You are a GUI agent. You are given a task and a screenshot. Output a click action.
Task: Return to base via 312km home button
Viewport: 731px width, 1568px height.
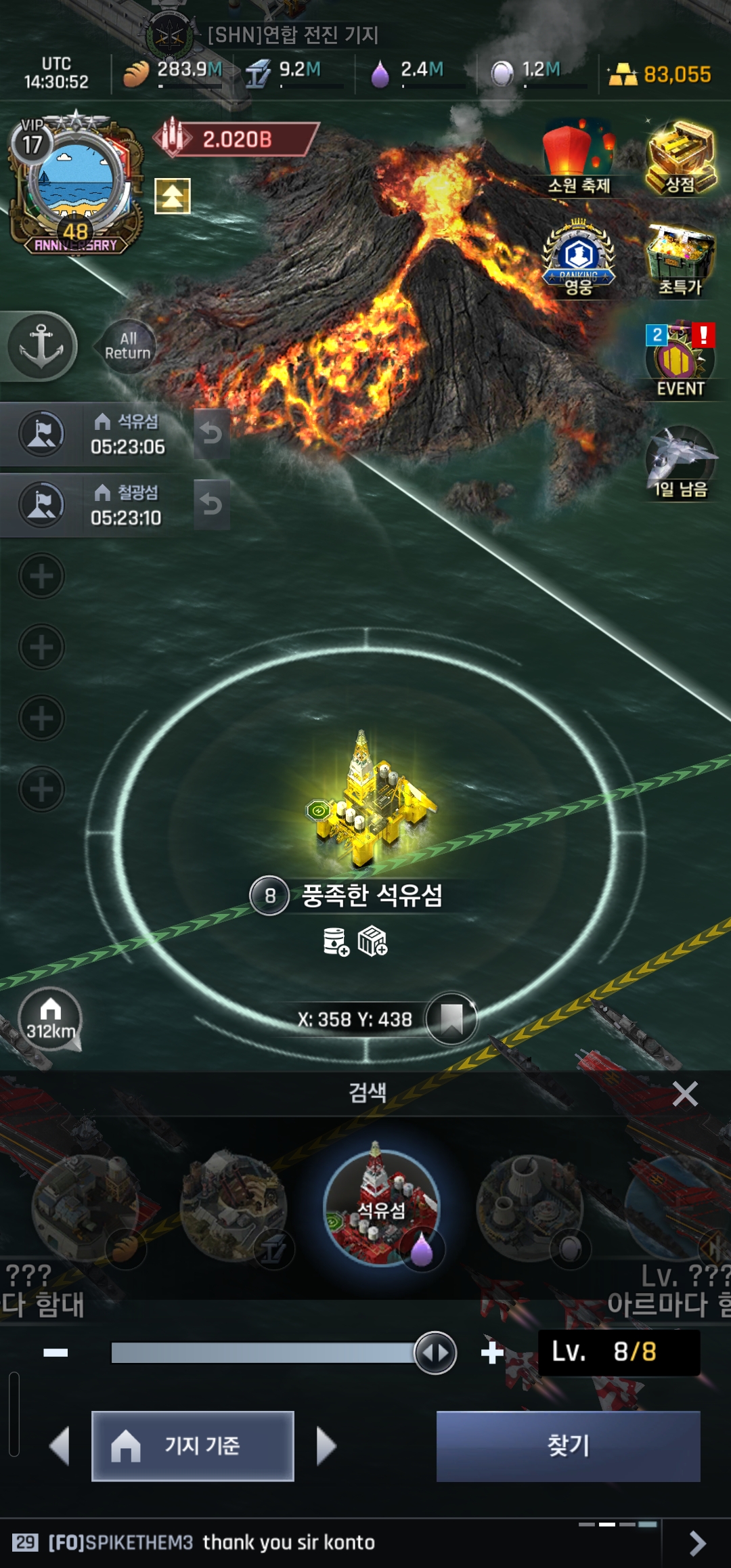pyautogui.click(x=50, y=1019)
